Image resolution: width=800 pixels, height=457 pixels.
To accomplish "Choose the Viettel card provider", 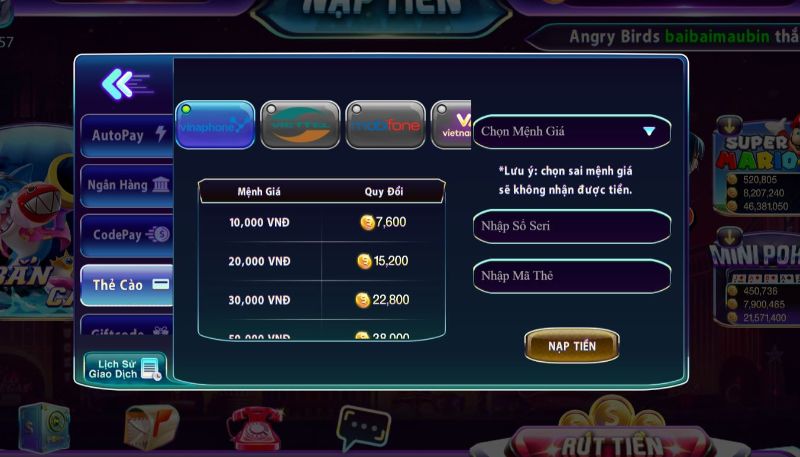I will click(300, 125).
